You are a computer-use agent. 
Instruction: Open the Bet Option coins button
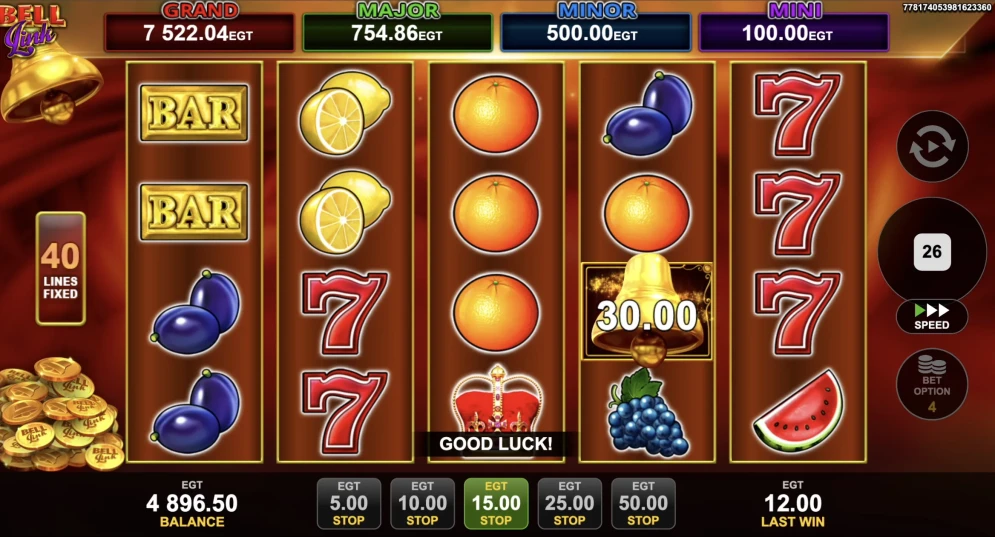click(932, 383)
